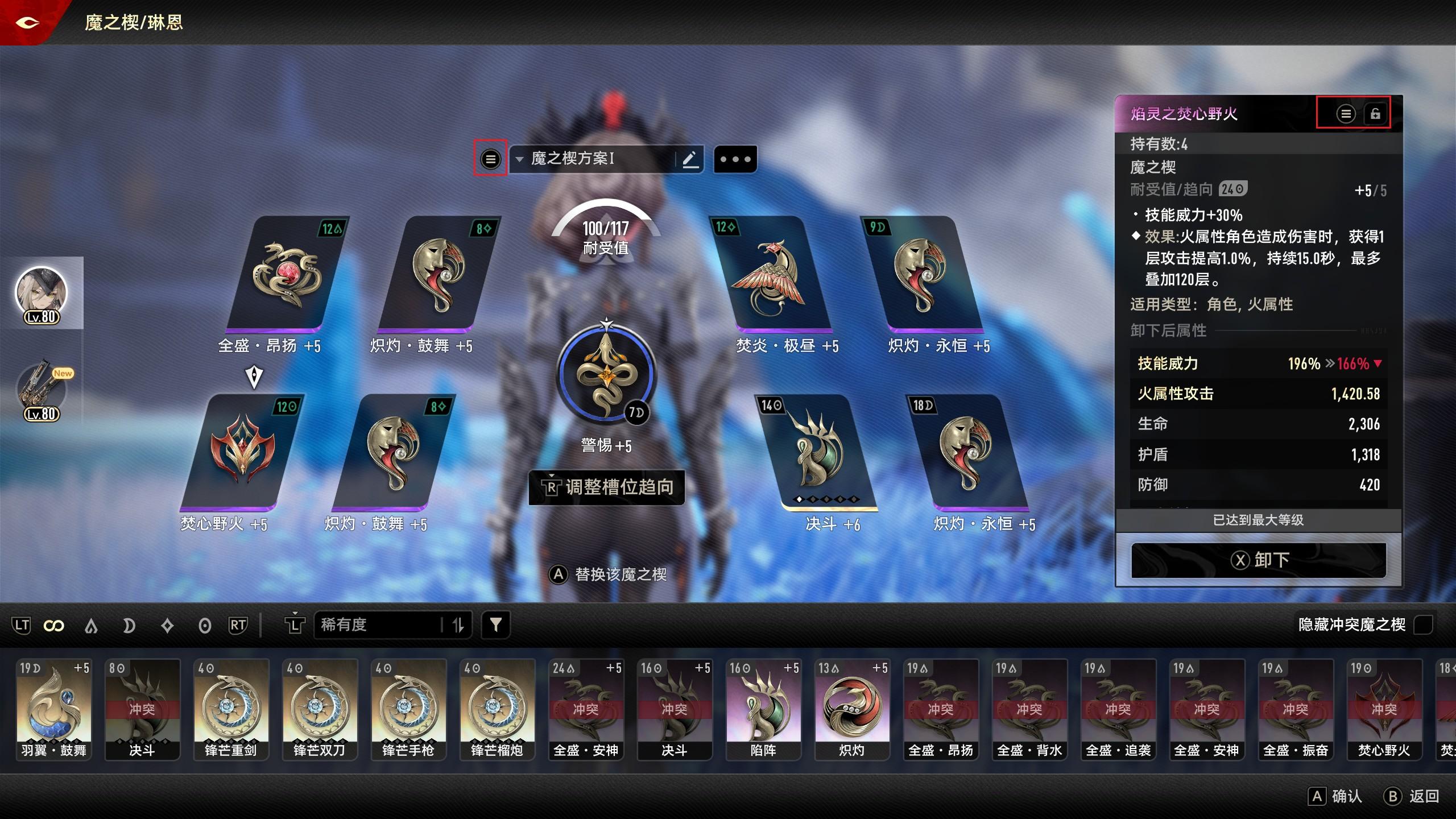Switch to the Lv.80 weapon tab
1456x819 pixels.
click(x=41, y=391)
